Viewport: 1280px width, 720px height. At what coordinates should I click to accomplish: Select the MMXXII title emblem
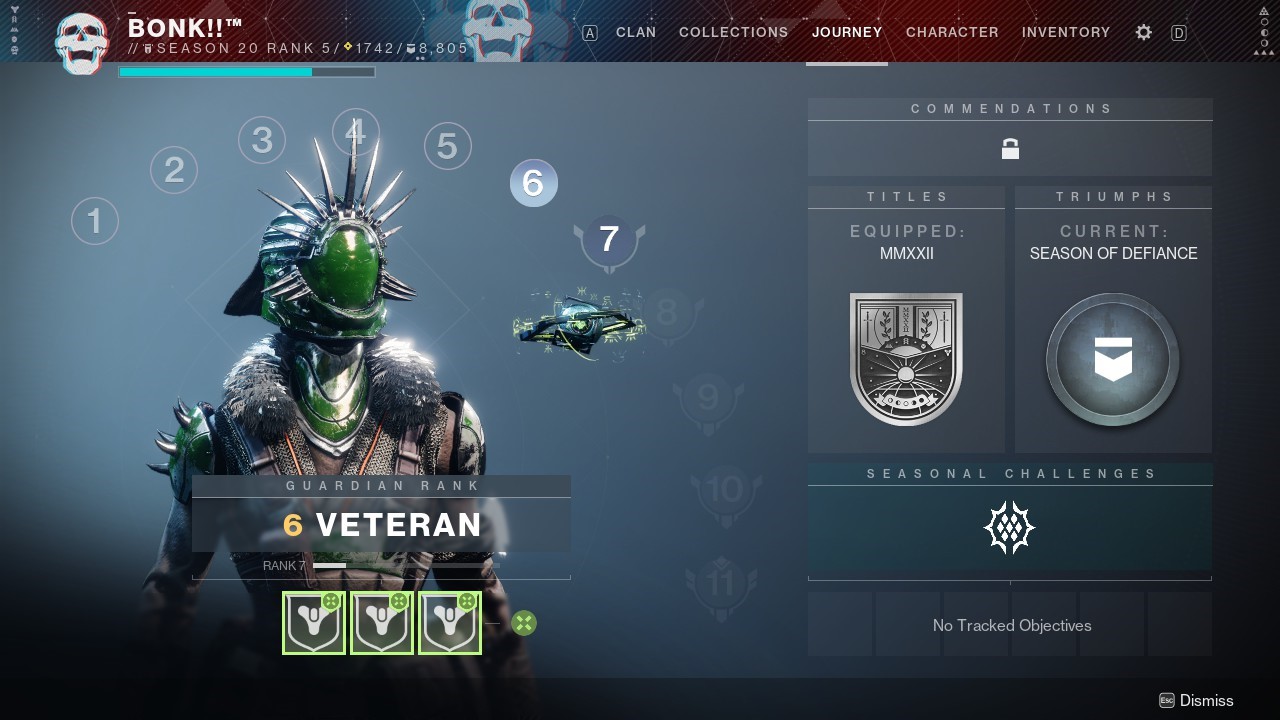point(906,358)
